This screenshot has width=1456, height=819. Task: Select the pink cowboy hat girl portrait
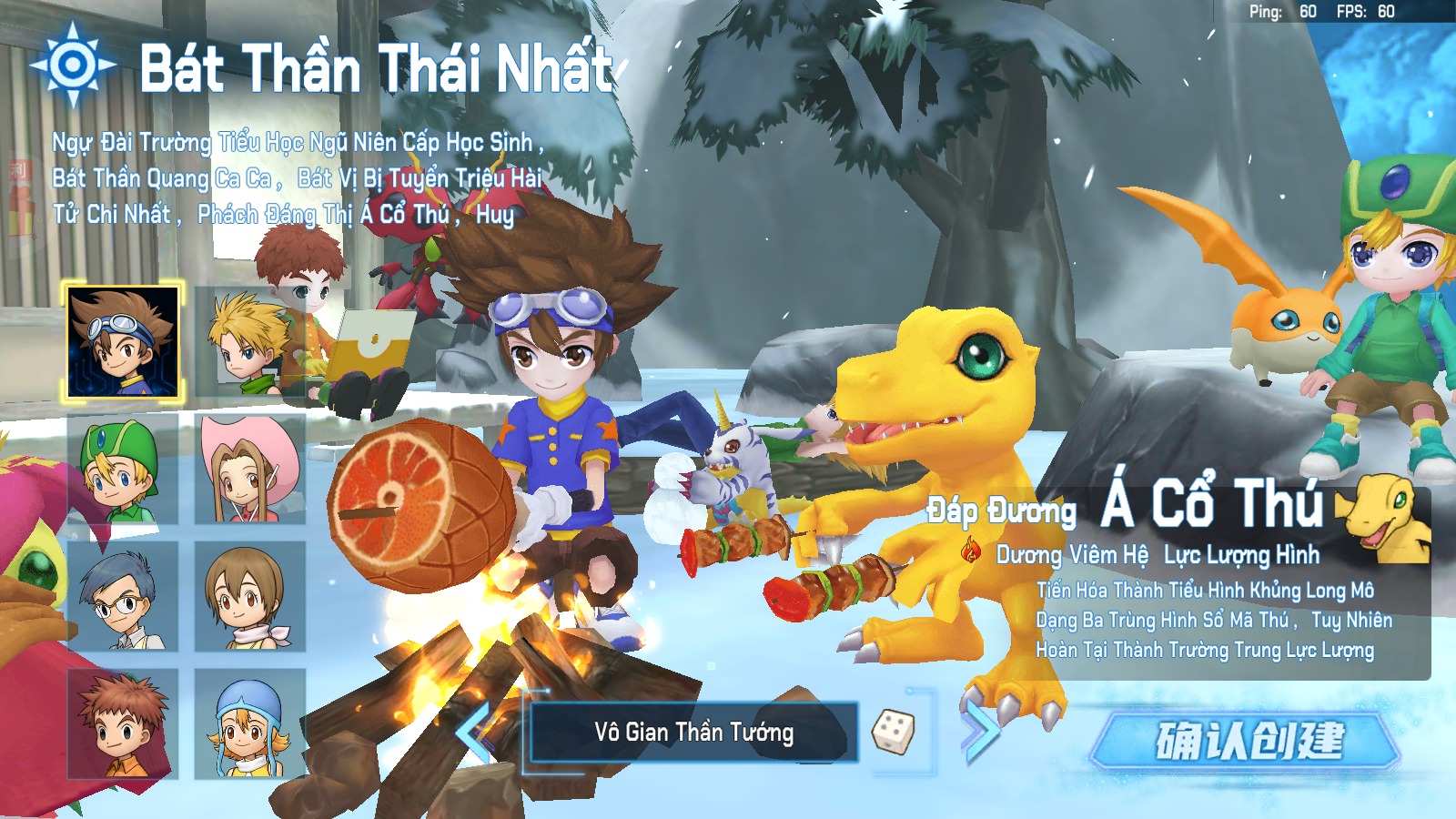[249, 470]
